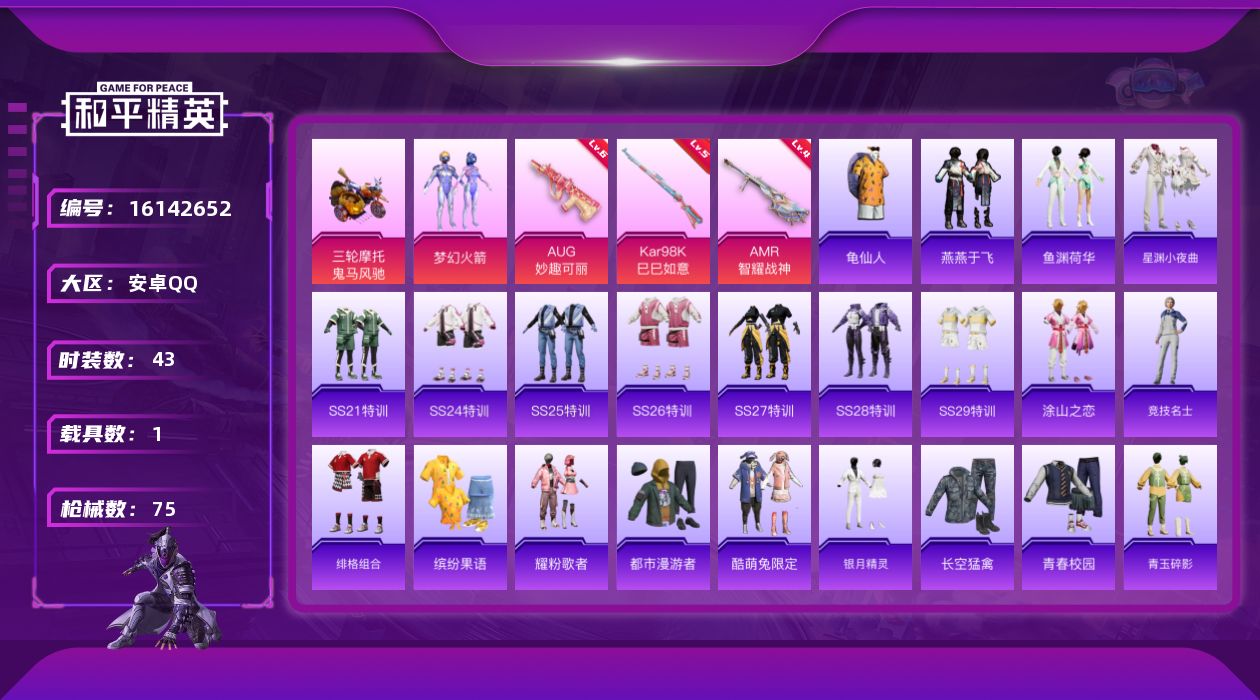The image size is (1260, 700).
Task: Select the SS24特训 outfit tile
Action: click(x=460, y=364)
